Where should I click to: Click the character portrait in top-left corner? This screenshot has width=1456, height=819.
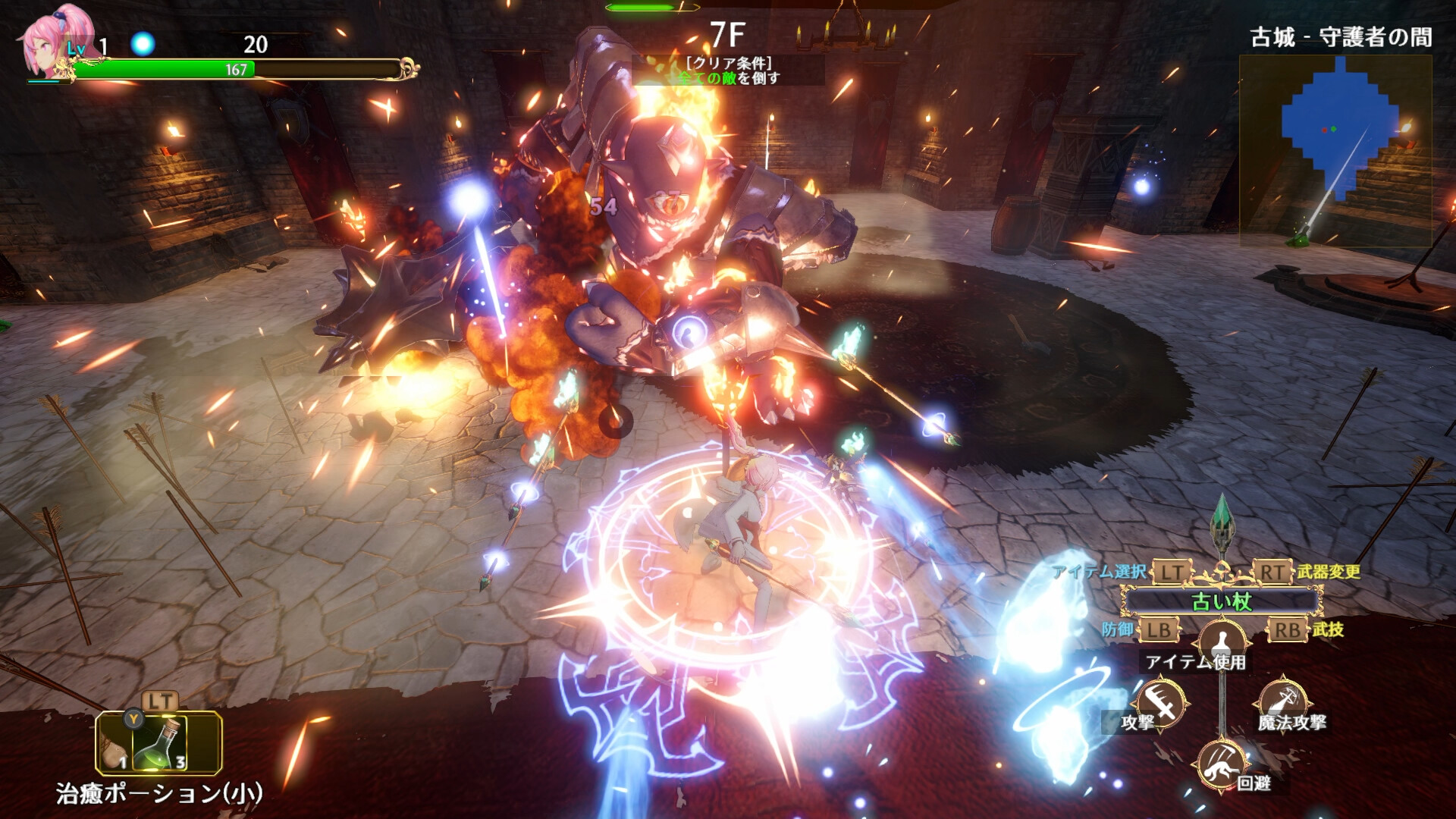(45, 42)
